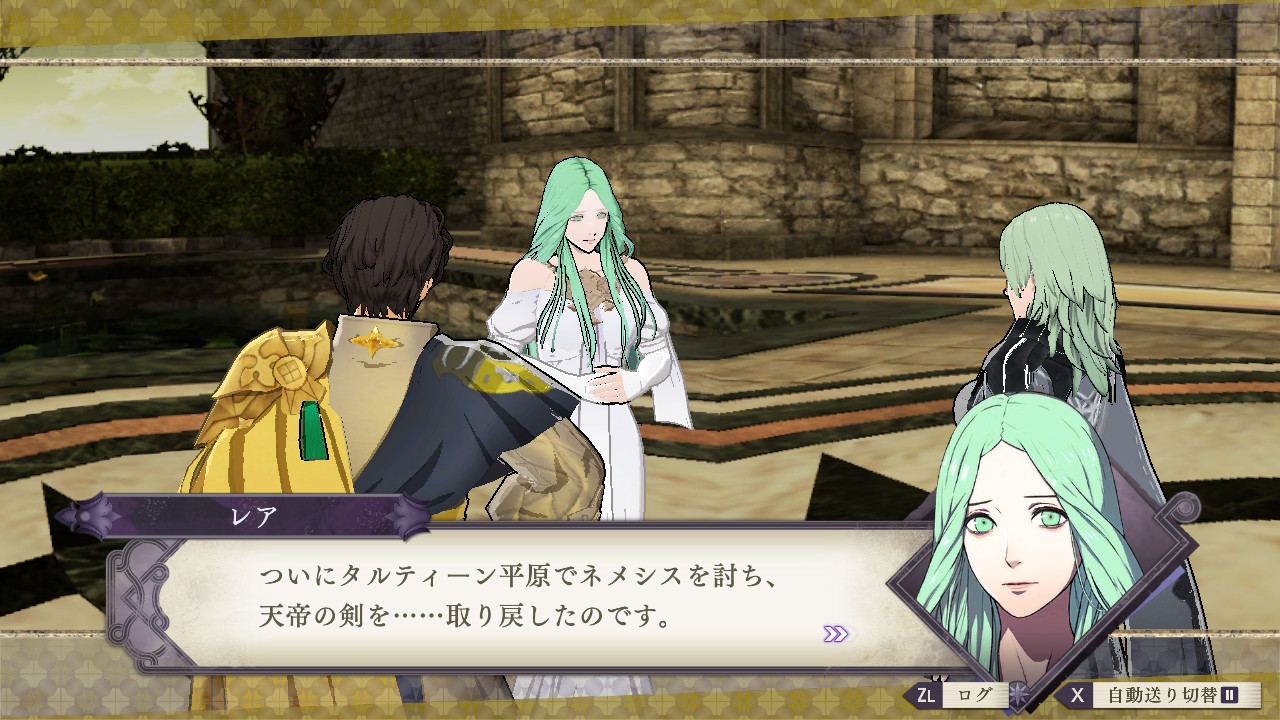The height and width of the screenshot is (720, 1280).
Task: Toggle 自動送り切替 auto-advance mode
Action: [x=1158, y=694]
